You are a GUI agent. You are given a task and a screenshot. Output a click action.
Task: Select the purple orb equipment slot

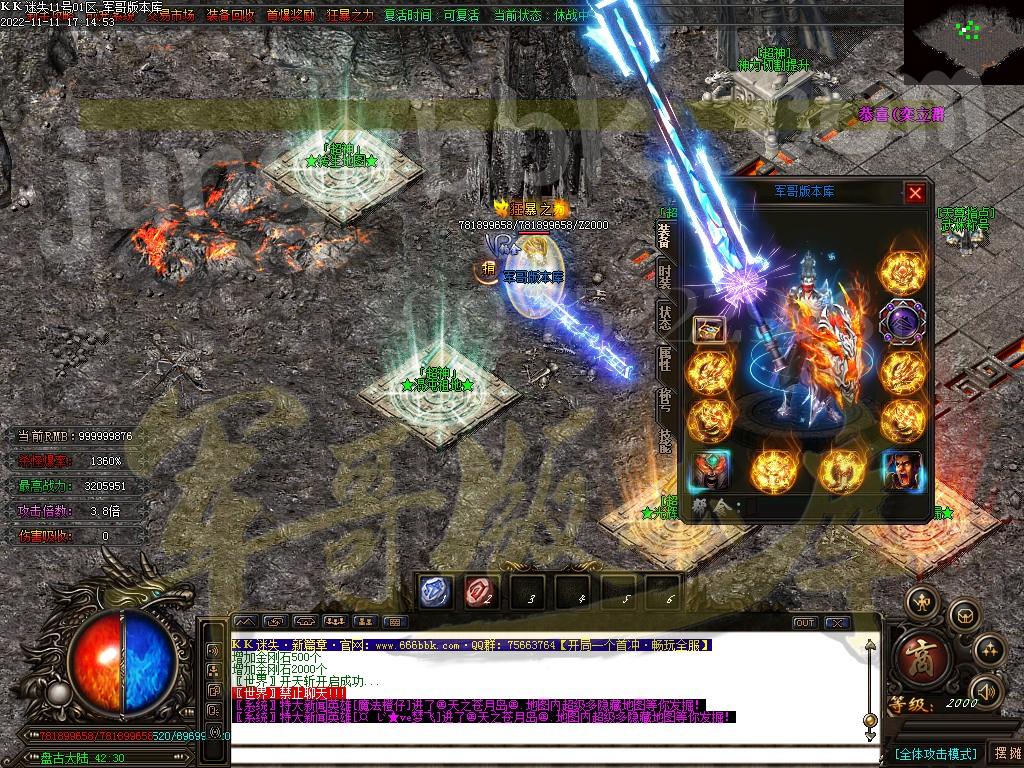(x=902, y=322)
